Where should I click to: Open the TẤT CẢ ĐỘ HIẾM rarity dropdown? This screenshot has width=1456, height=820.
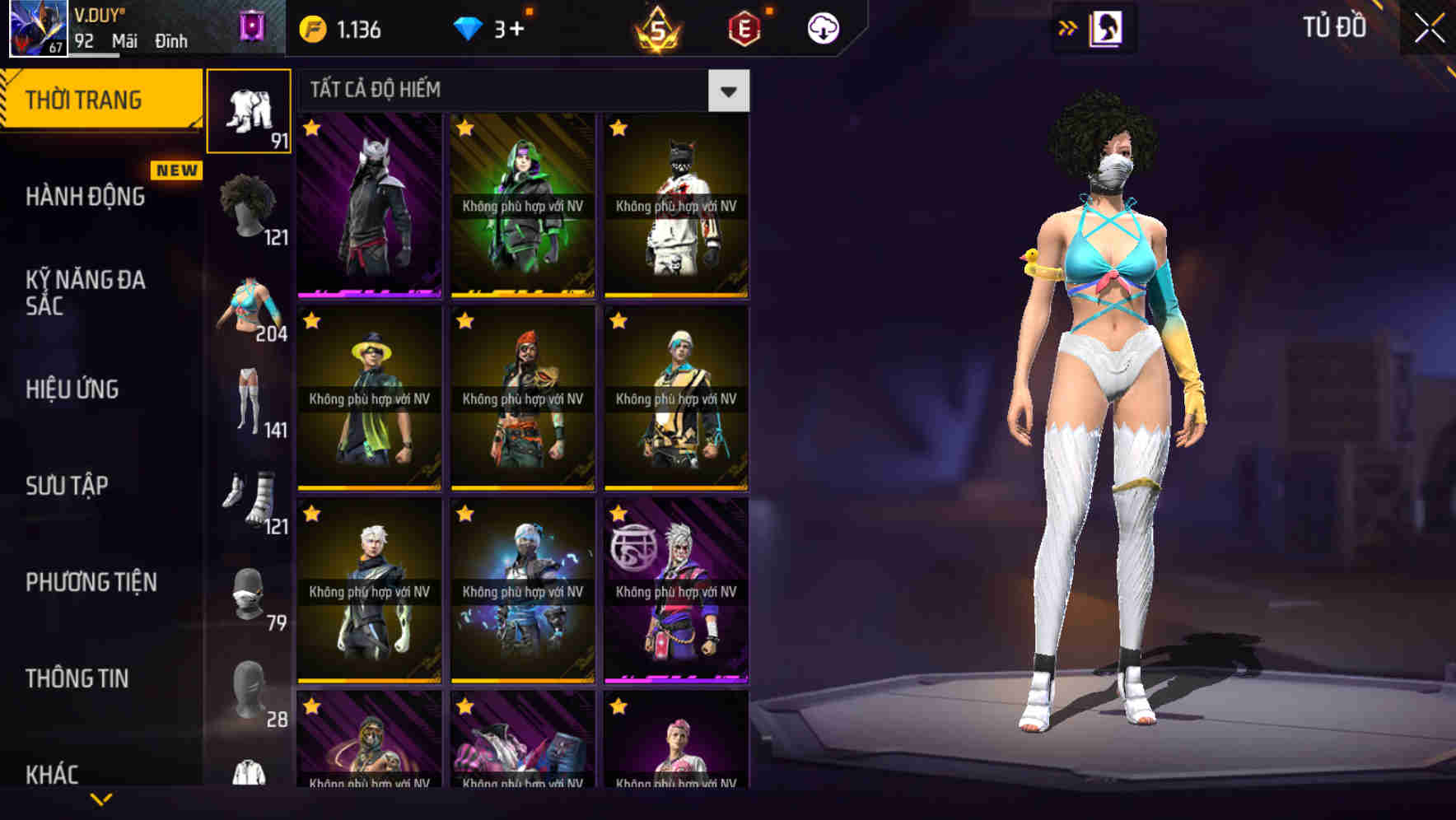[727, 91]
